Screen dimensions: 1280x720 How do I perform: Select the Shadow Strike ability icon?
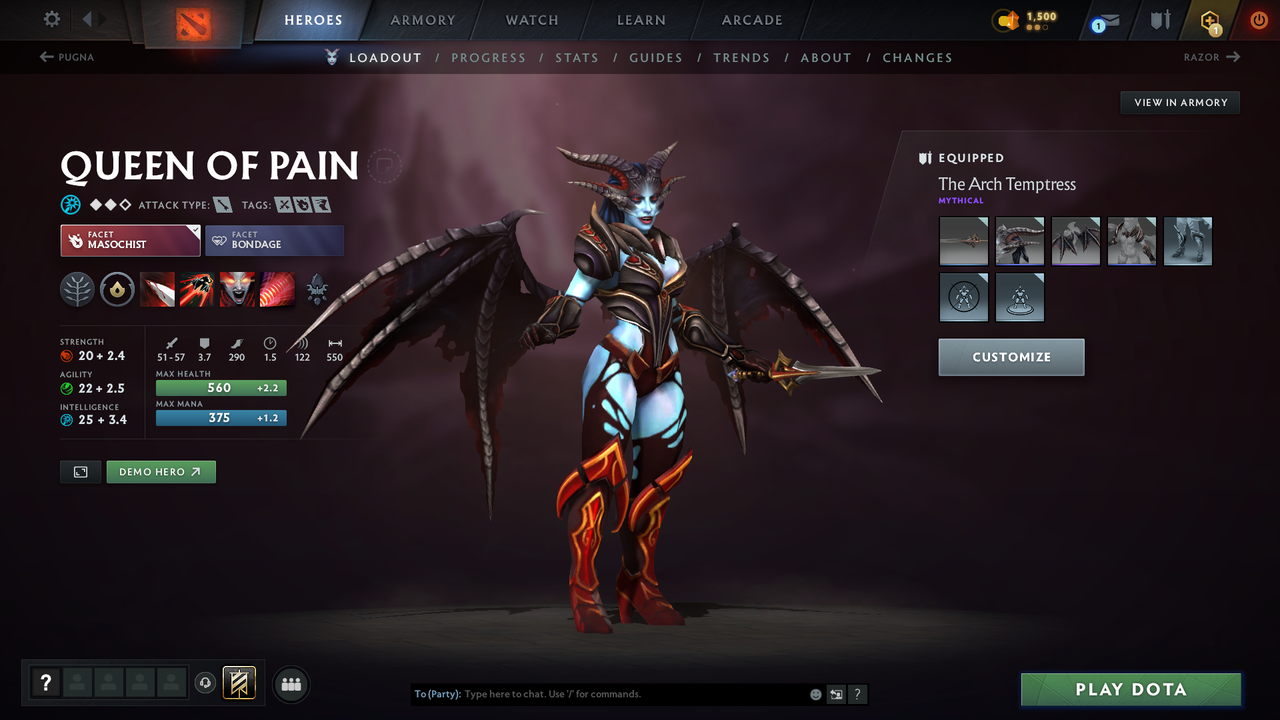[x=158, y=290]
